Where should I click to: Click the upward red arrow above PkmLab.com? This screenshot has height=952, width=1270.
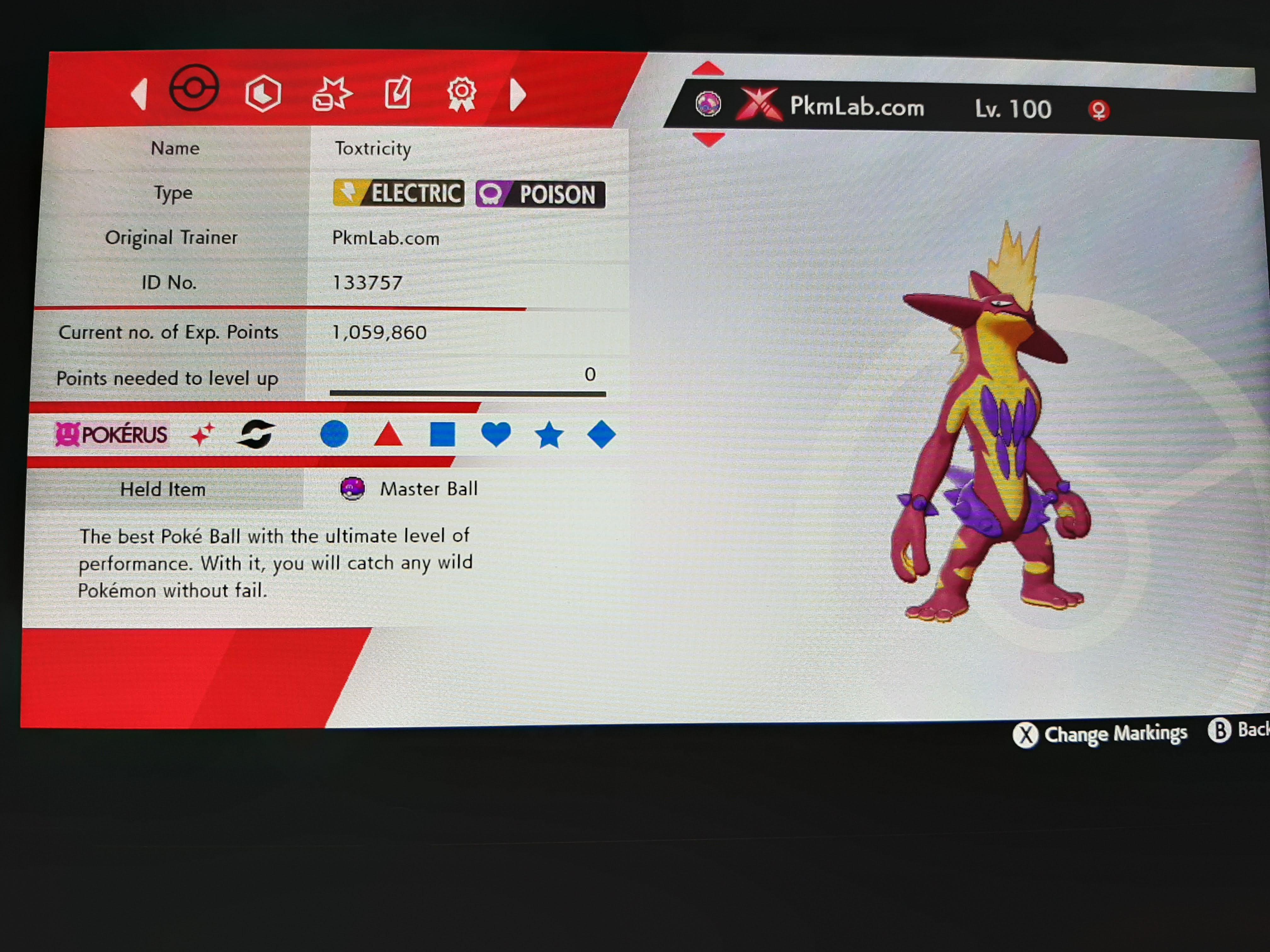(x=708, y=69)
